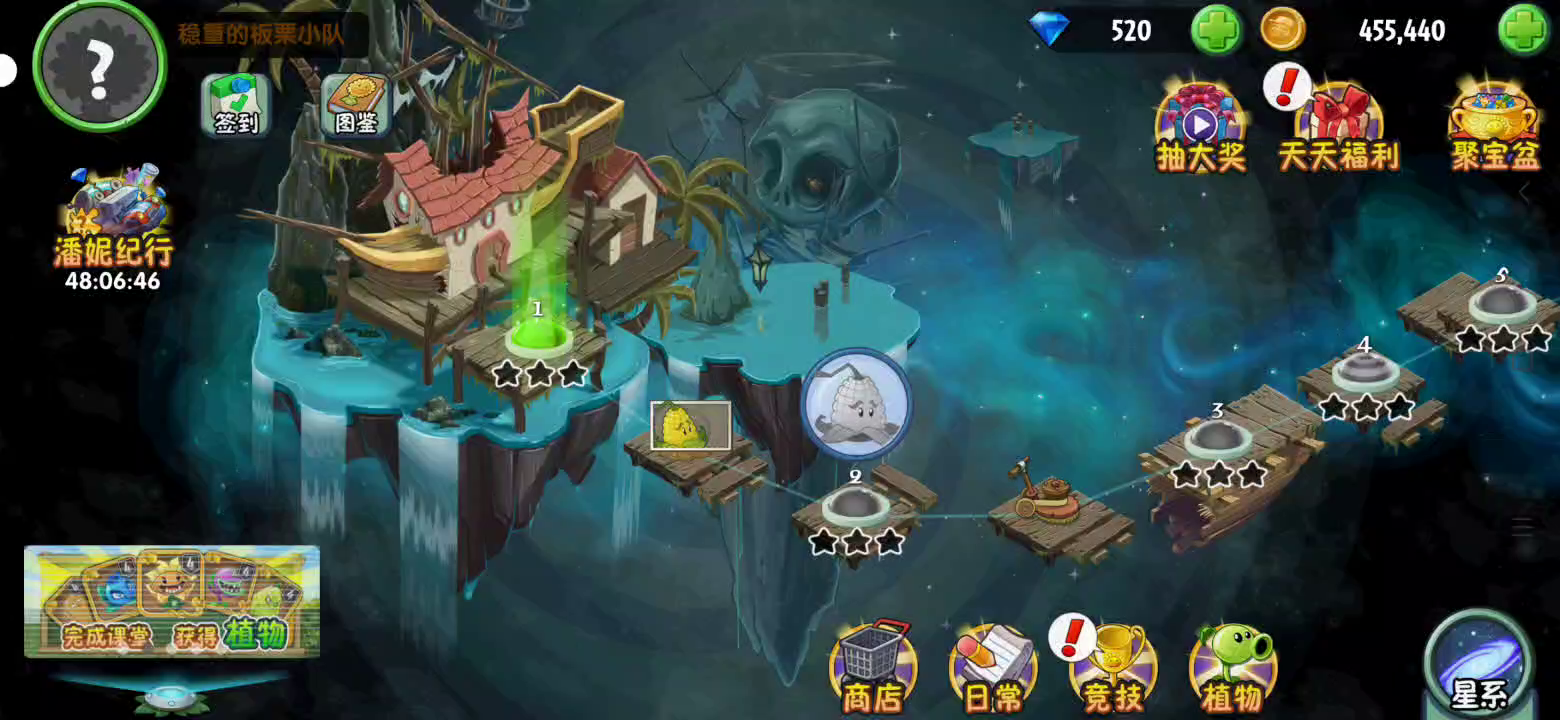Select level 5 node

(1501, 302)
